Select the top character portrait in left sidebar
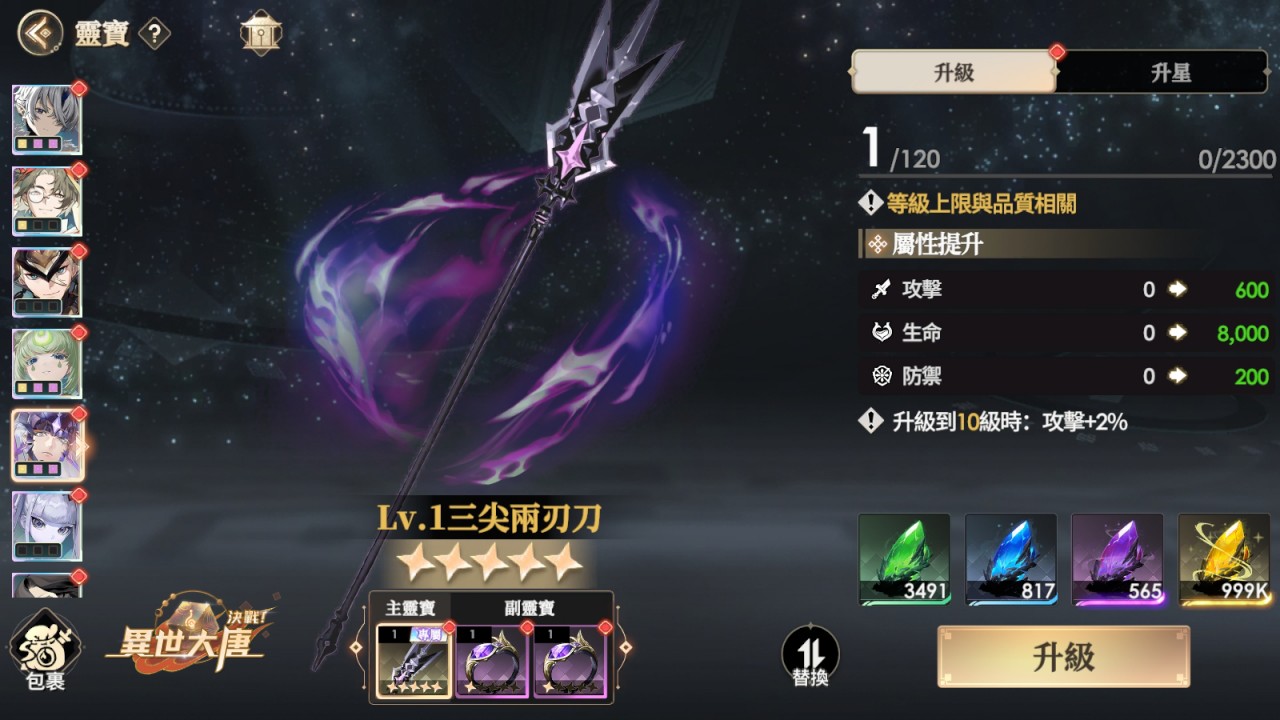 pyautogui.click(x=47, y=120)
